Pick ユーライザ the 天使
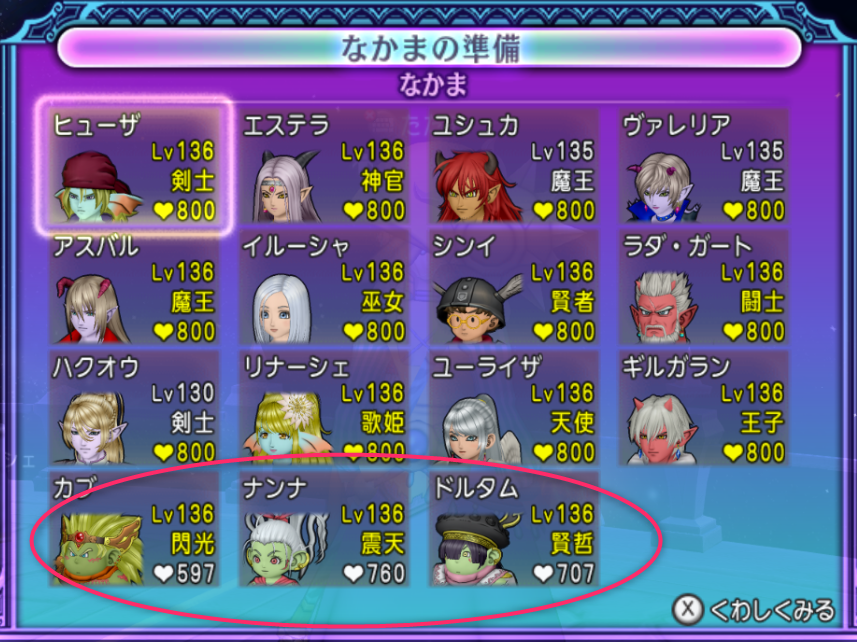The height and width of the screenshot is (642, 857). (514, 408)
